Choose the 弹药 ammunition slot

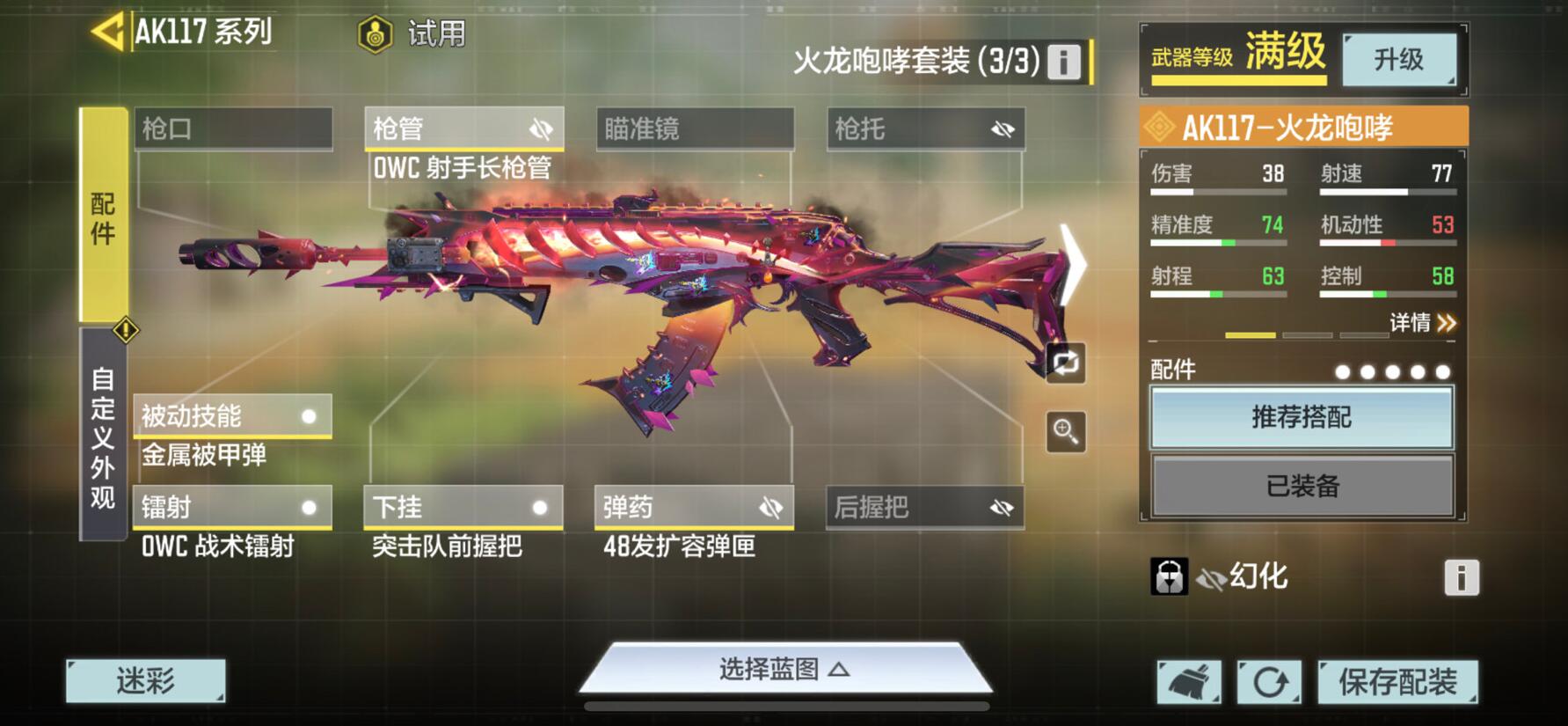tap(694, 508)
